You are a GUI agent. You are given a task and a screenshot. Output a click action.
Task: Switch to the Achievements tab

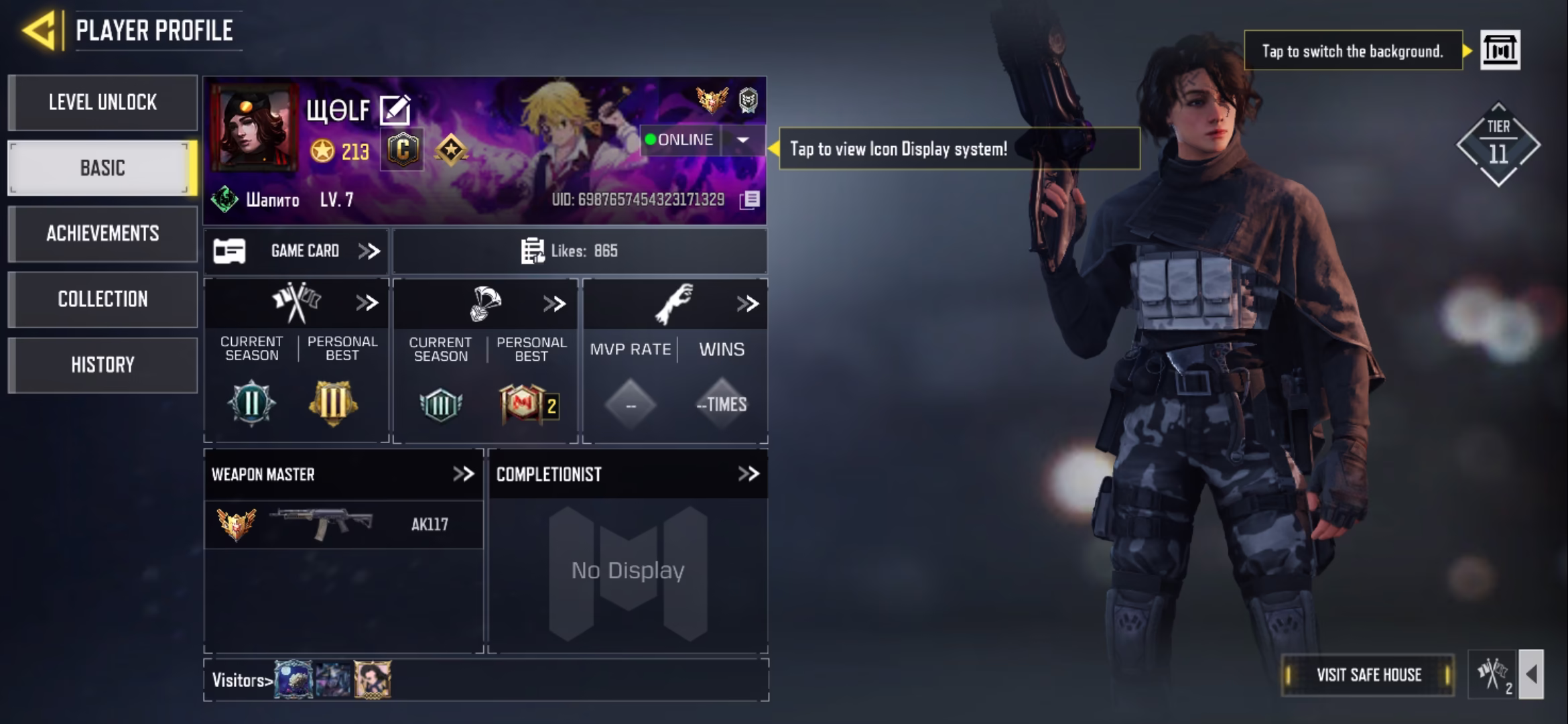[x=103, y=233]
